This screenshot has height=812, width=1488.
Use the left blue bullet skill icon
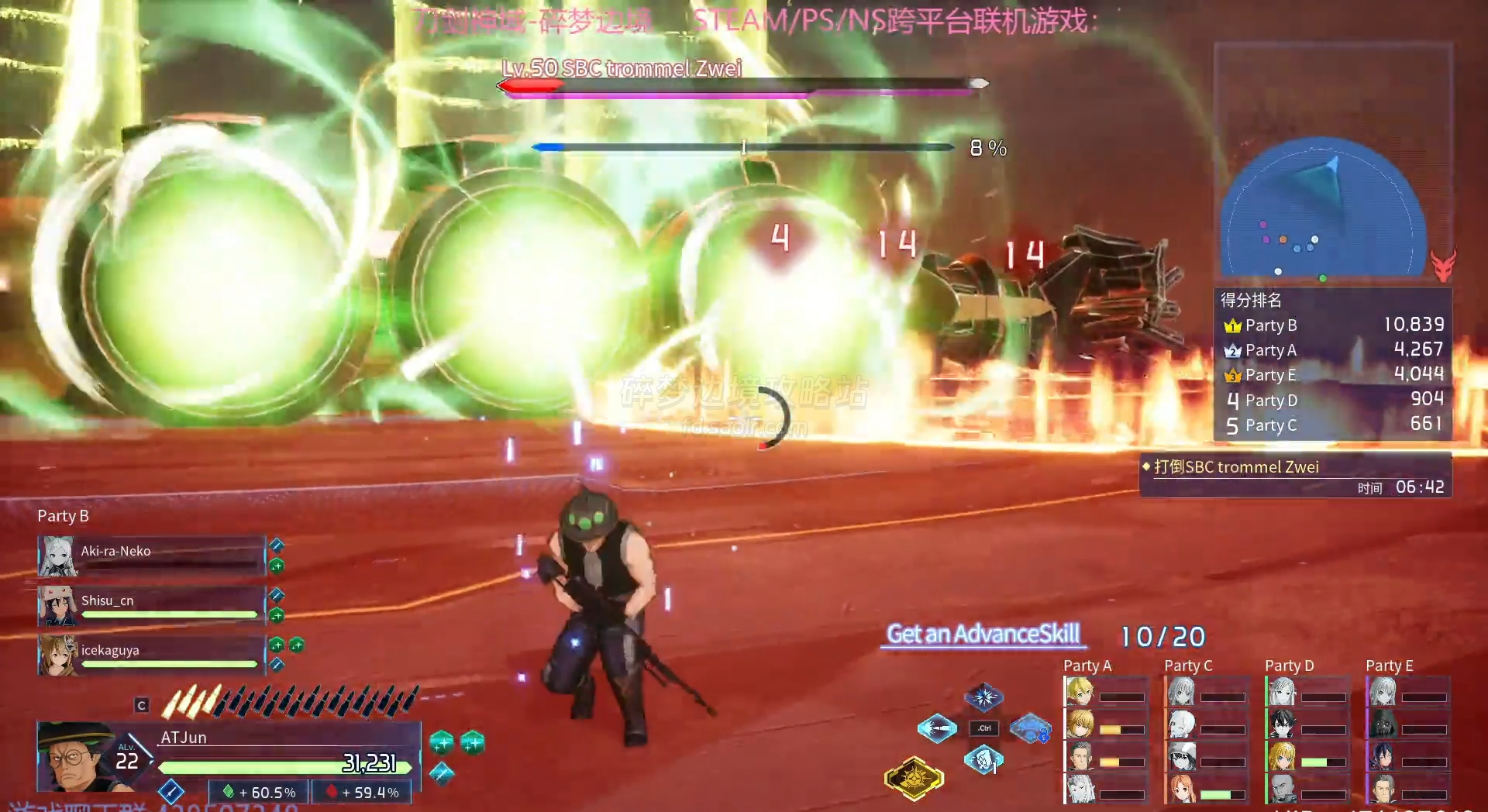point(938,728)
